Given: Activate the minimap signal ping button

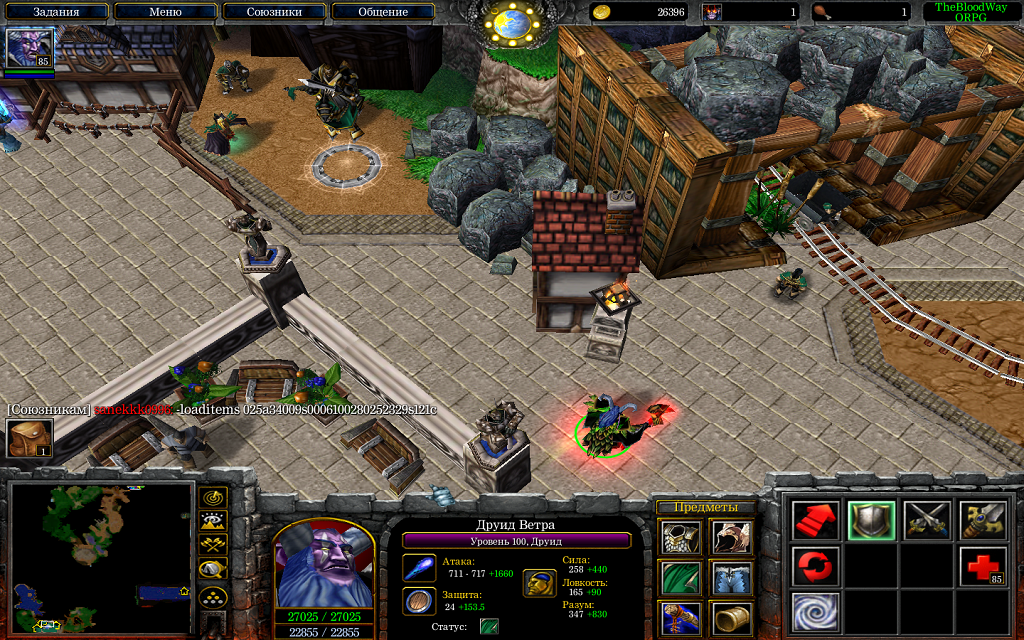Looking at the screenshot, I should [x=213, y=497].
